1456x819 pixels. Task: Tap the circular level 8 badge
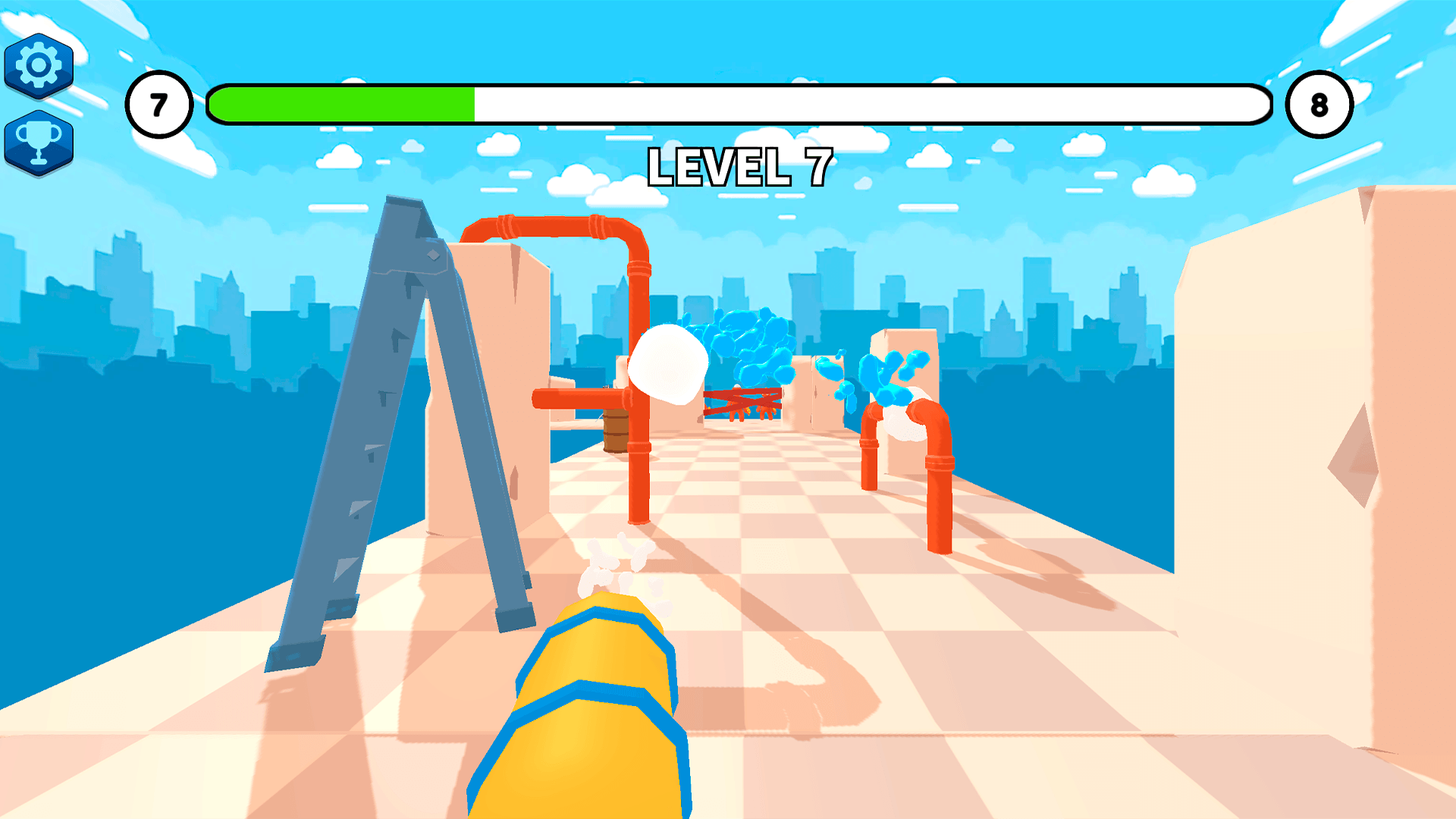pyautogui.click(x=1319, y=105)
